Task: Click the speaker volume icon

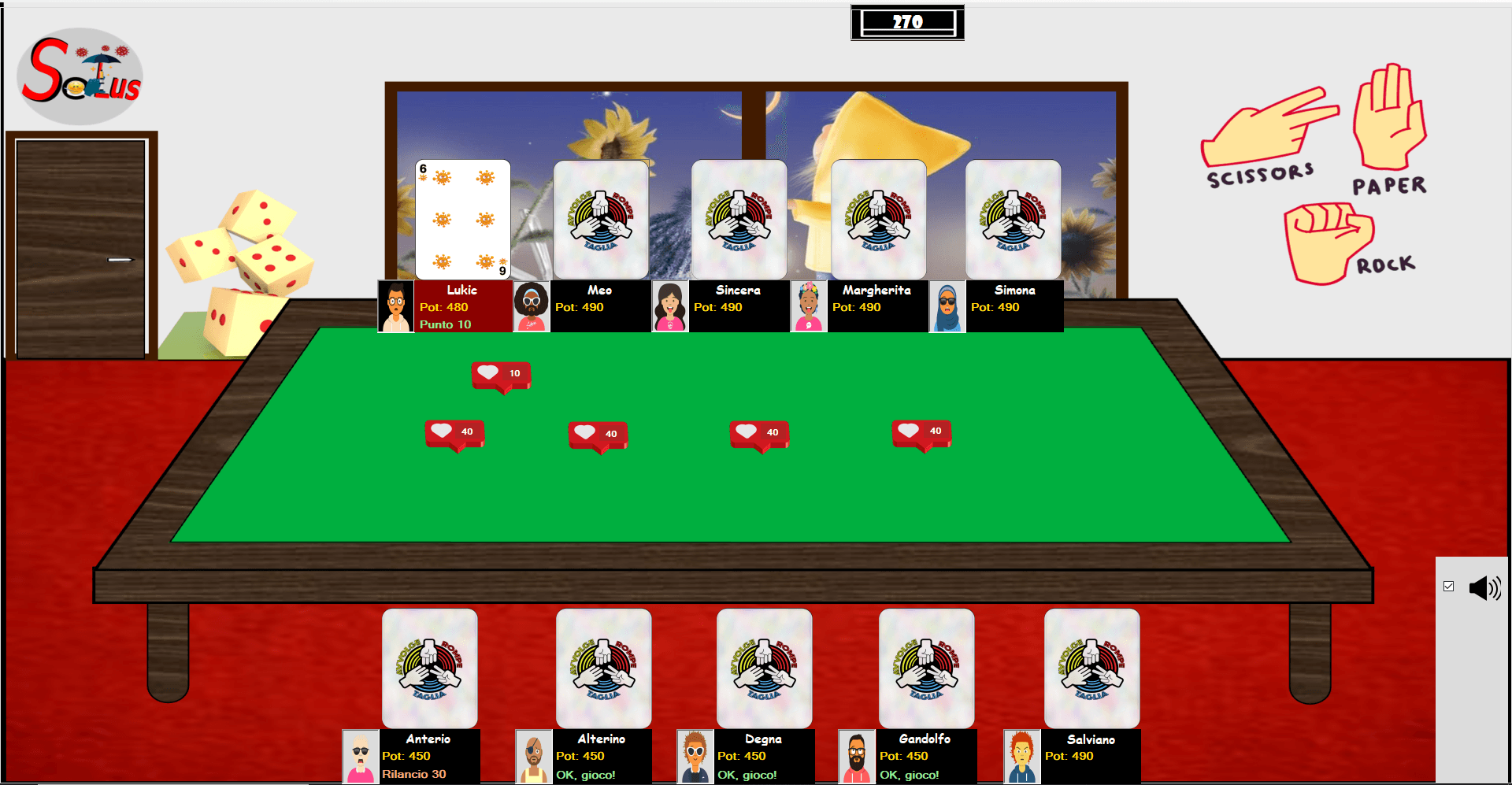Action: [1485, 587]
